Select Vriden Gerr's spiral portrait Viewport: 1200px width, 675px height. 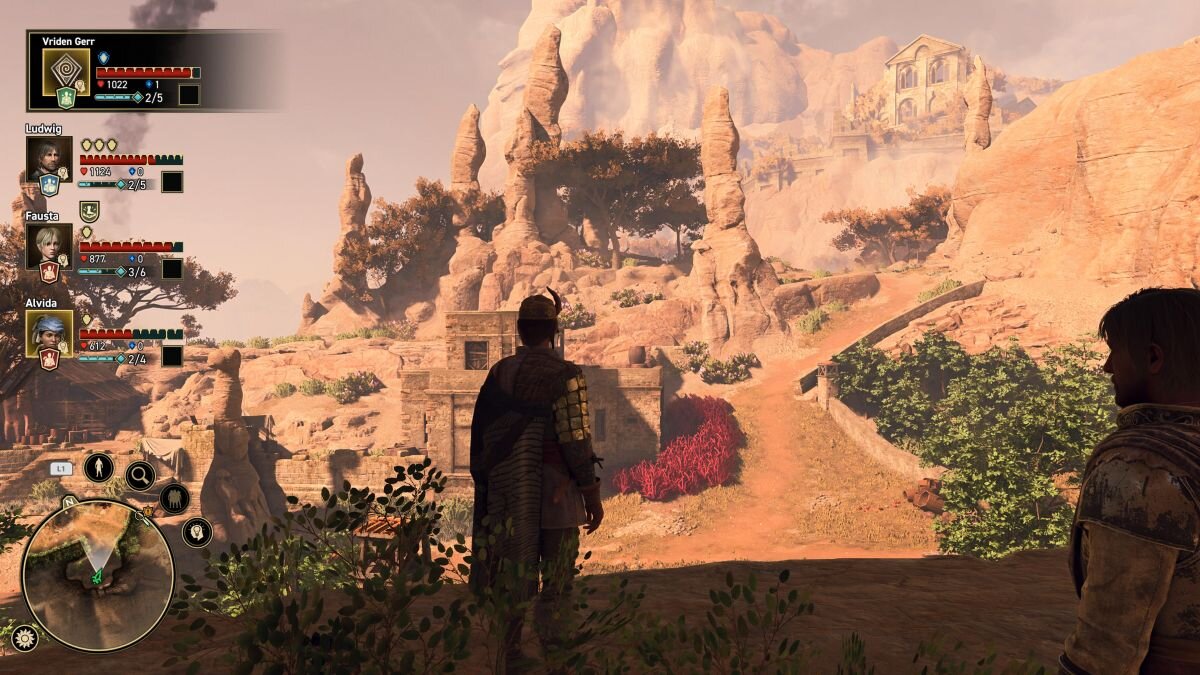(x=67, y=72)
